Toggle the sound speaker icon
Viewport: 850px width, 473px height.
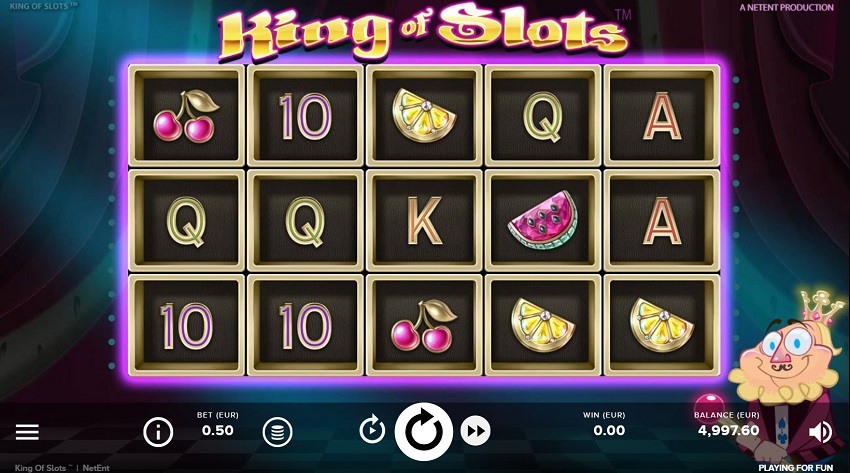click(x=820, y=432)
